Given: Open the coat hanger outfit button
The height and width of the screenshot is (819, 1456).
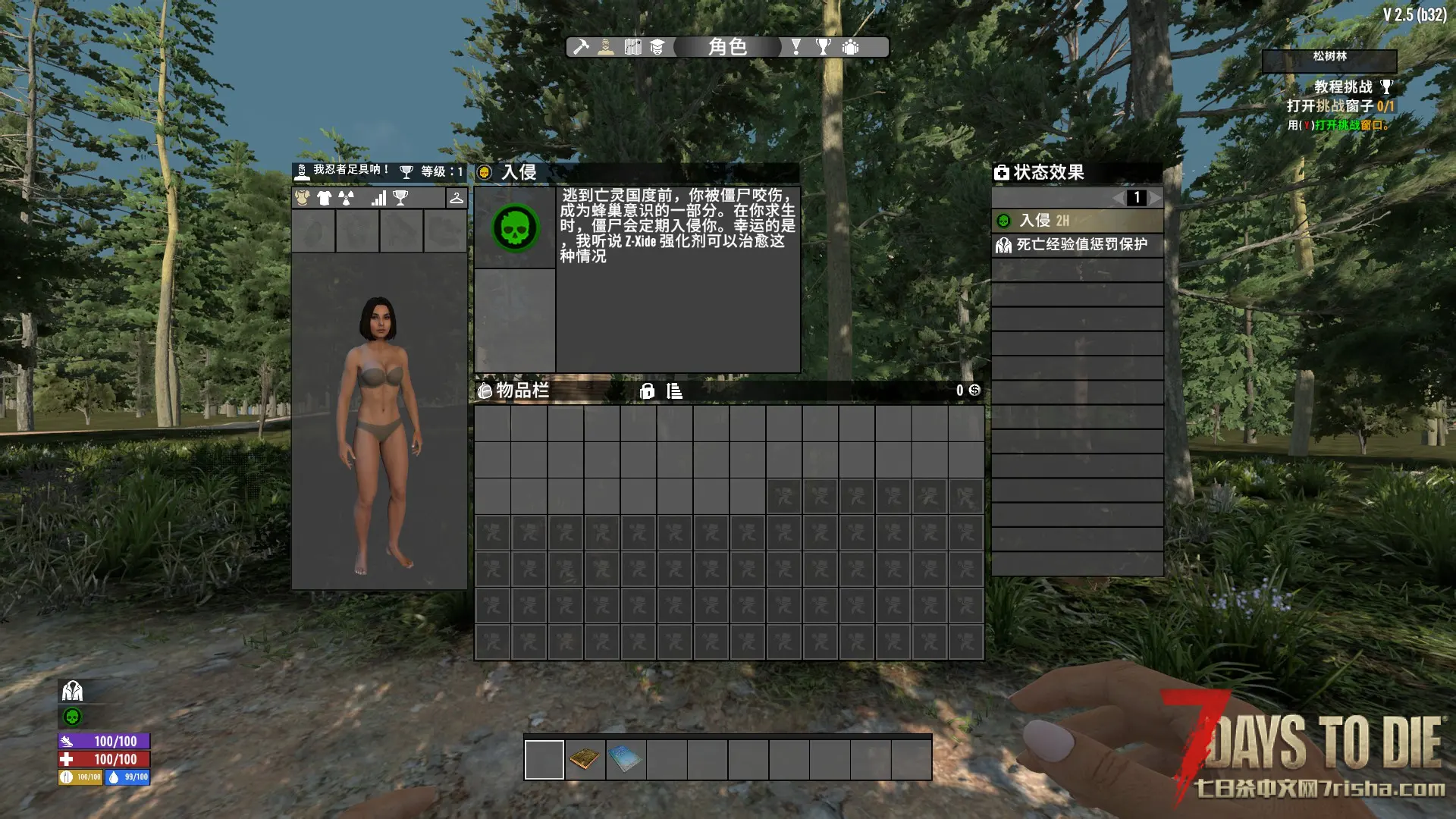Looking at the screenshot, I should coord(456,198).
